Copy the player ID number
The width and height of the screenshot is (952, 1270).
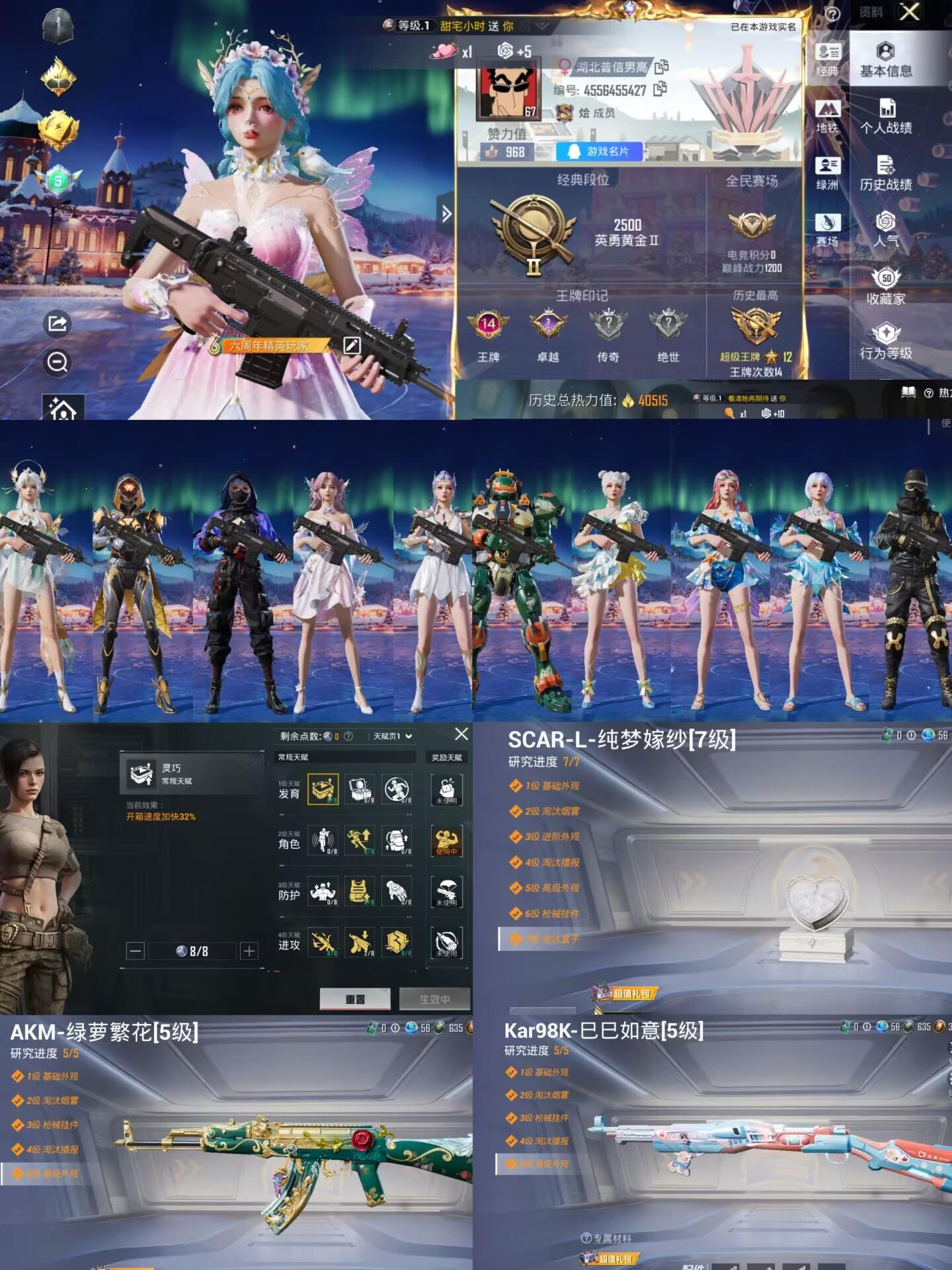[660, 89]
